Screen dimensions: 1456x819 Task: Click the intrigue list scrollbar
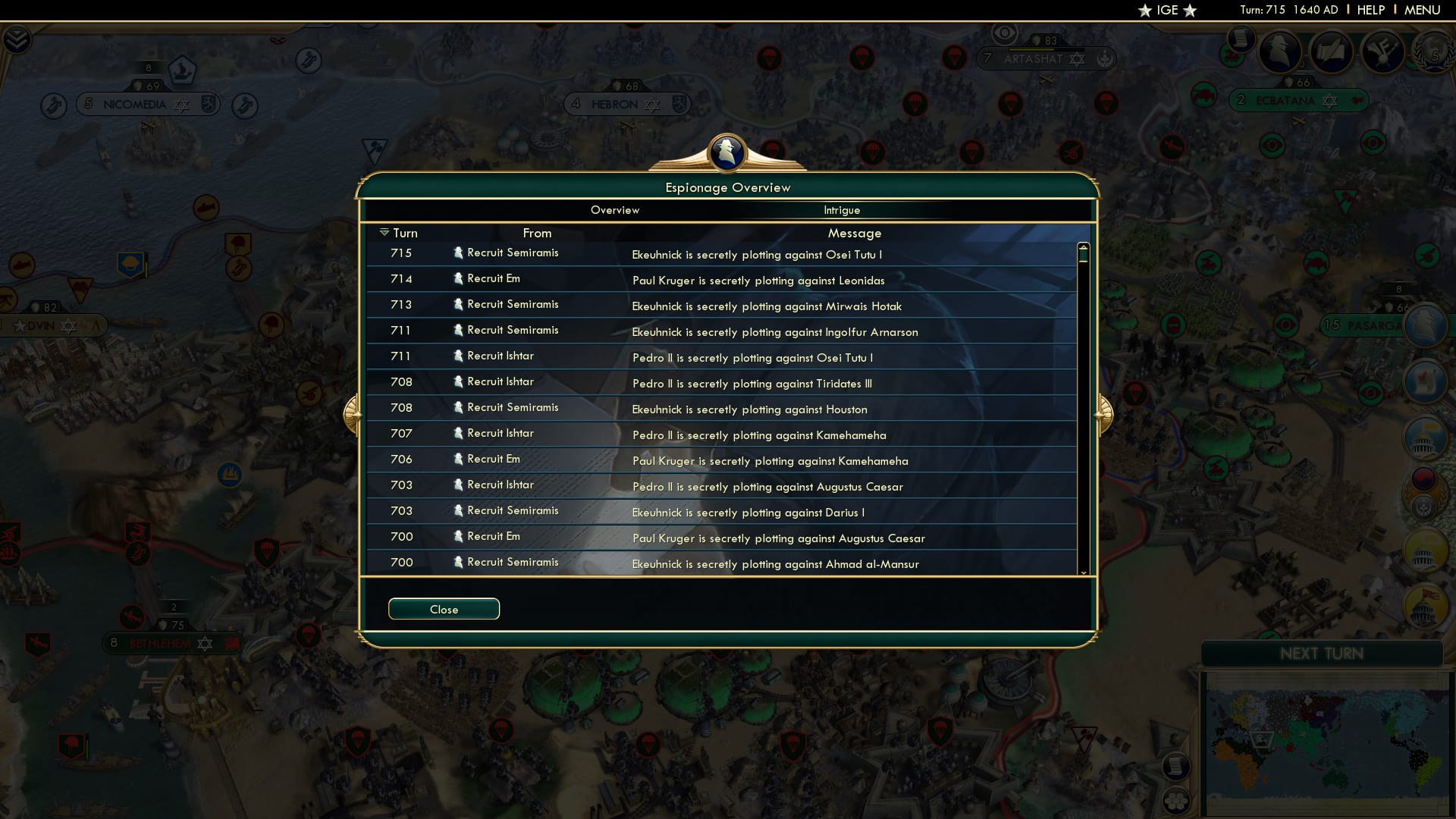click(x=1084, y=303)
